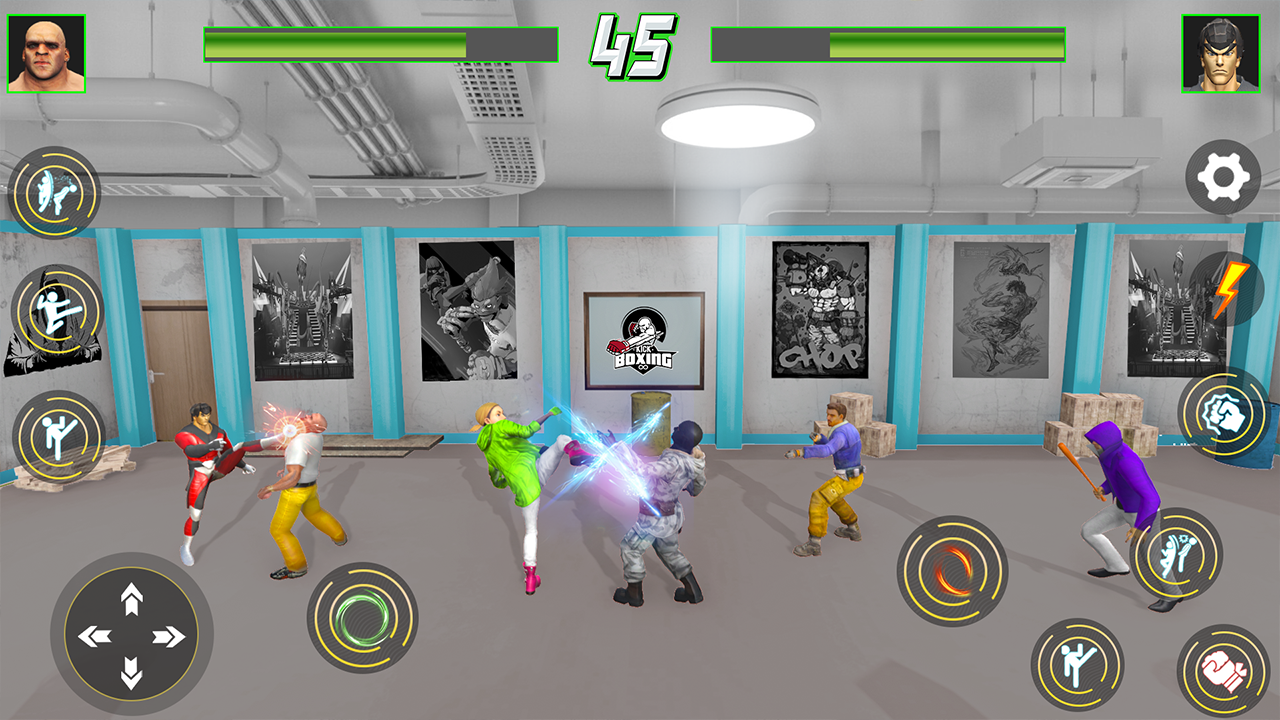Open the settings gear
Screen dimensions: 1280x720
coord(1222,175)
